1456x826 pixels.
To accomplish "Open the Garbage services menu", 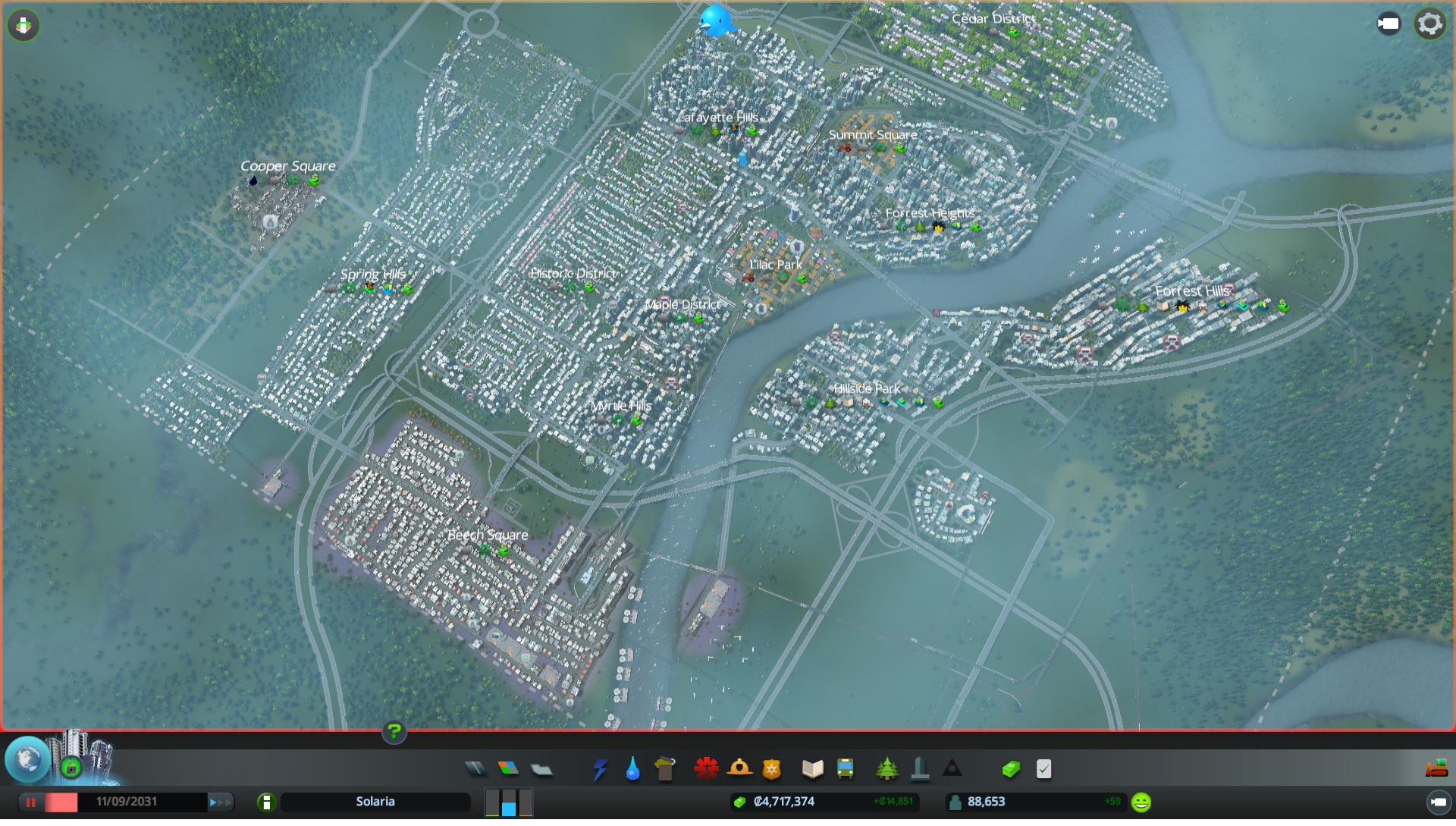I will tap(664, 769).
